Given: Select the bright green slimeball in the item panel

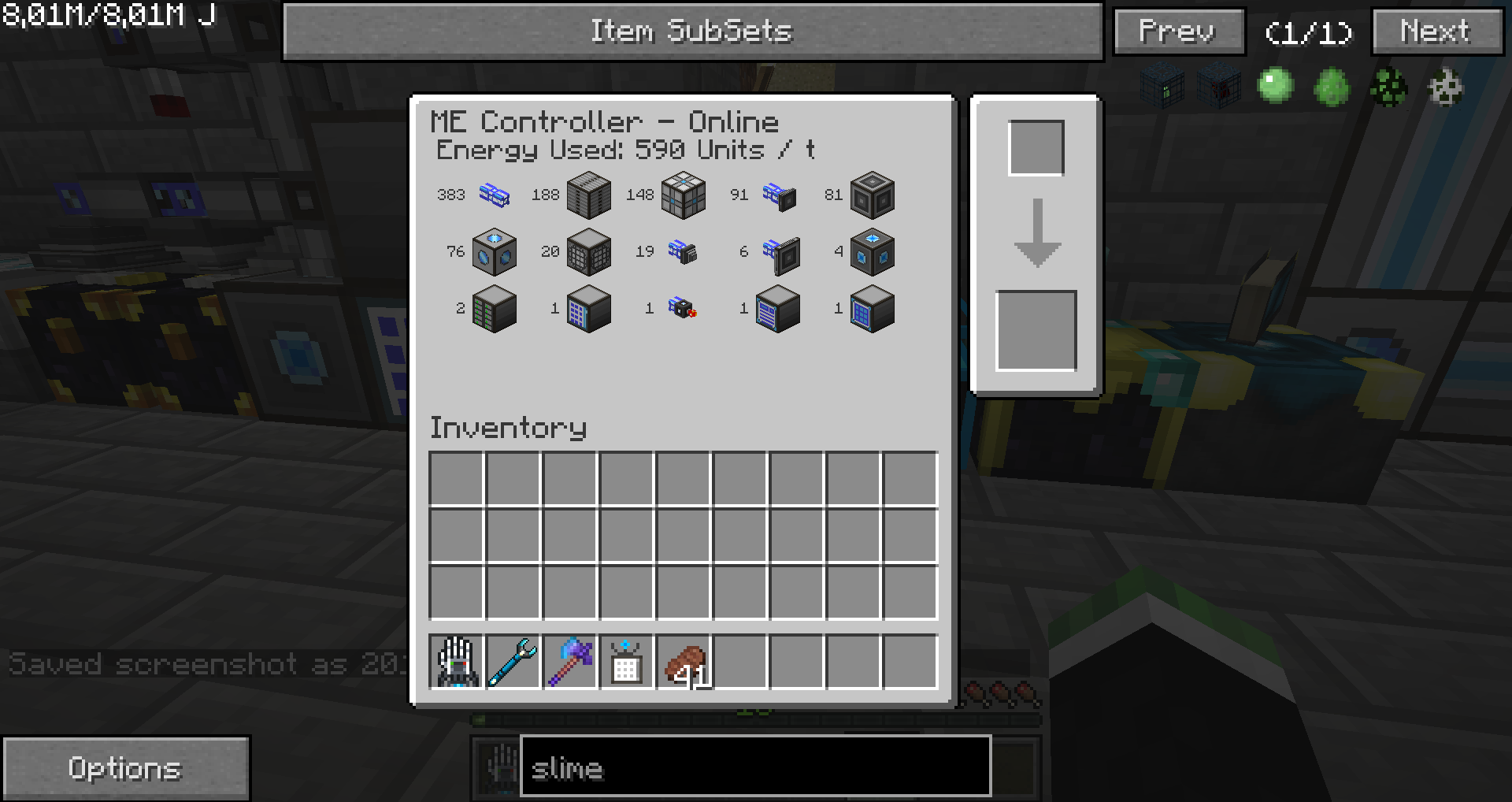Looking at the screenshot, I should coord(1275,86).
